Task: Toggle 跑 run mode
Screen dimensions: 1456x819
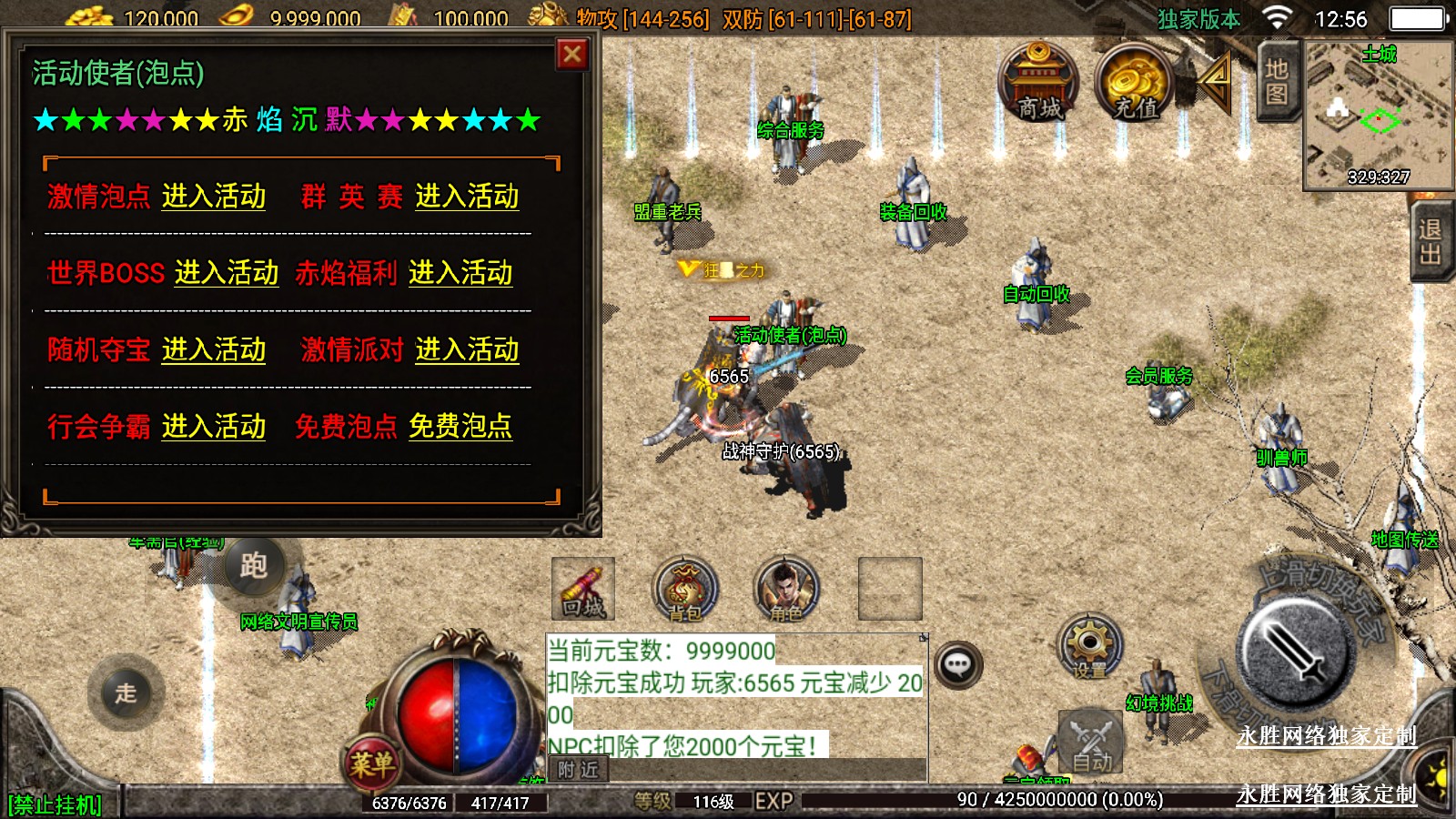Action: click(253, 566)
